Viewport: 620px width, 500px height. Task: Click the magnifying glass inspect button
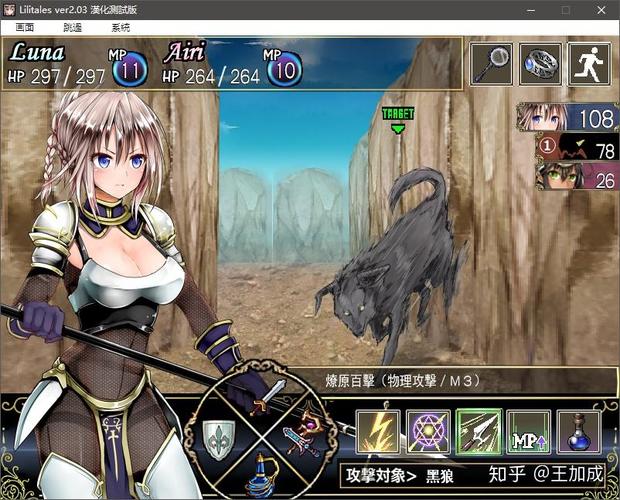(491, 63)
